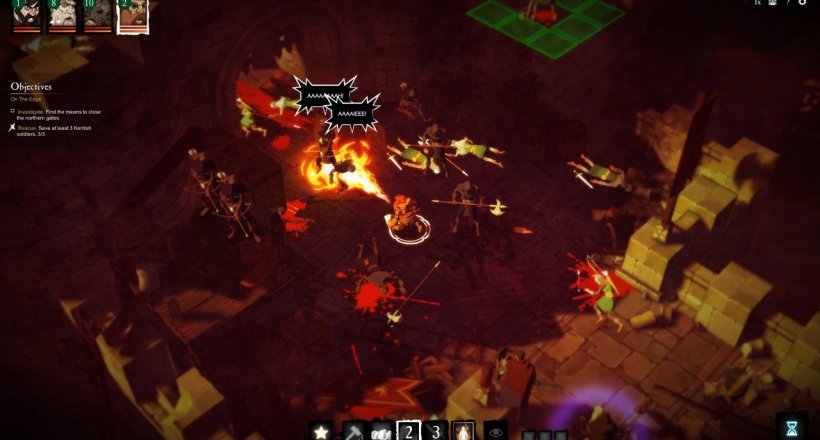Select the white-bearded hero portrait numbered 8
Image resolution: width=820 pixels, height=440 pixels.
click(62, 16)
